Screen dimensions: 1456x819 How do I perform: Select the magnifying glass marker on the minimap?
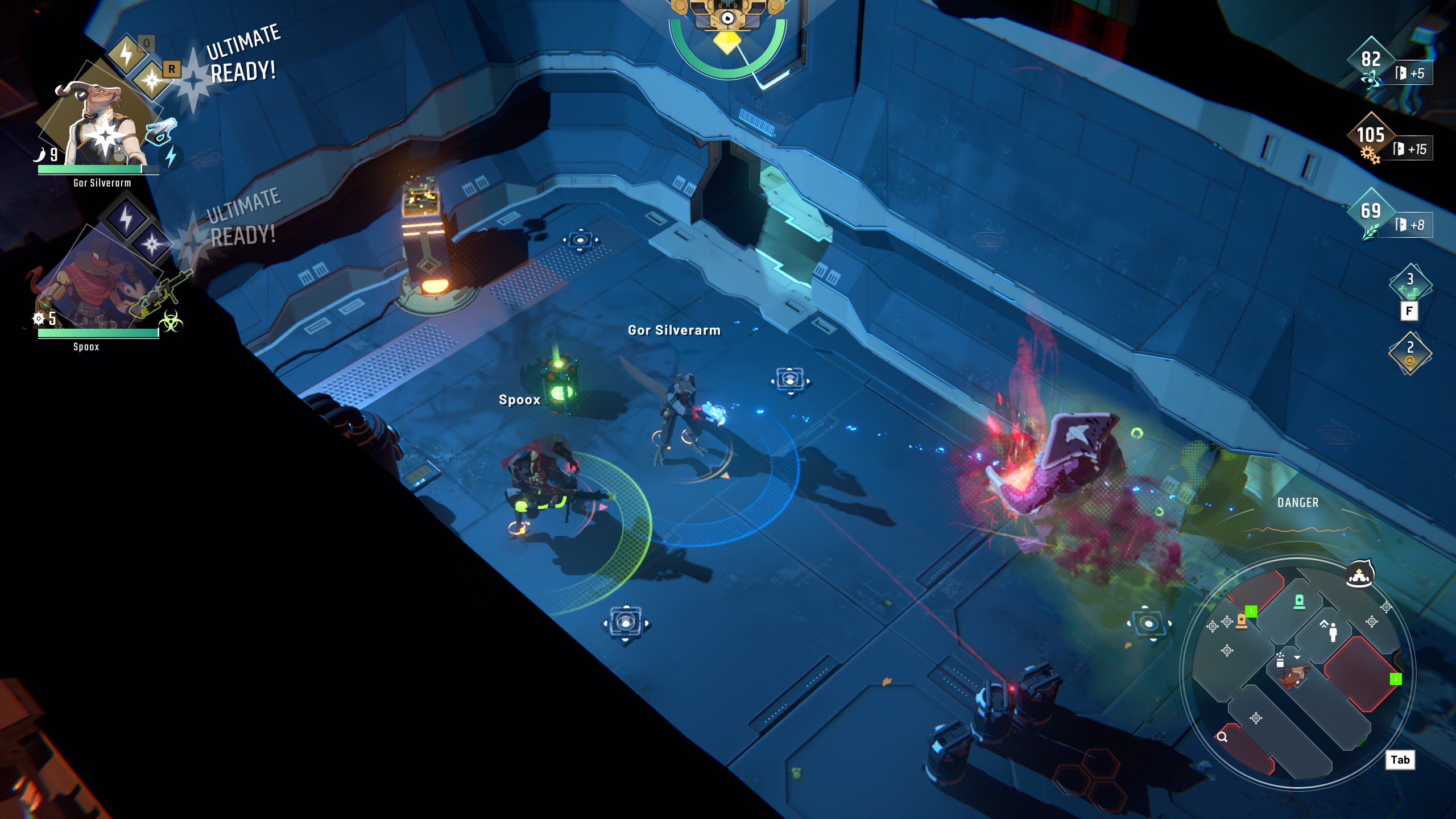tap(1222, 737)
